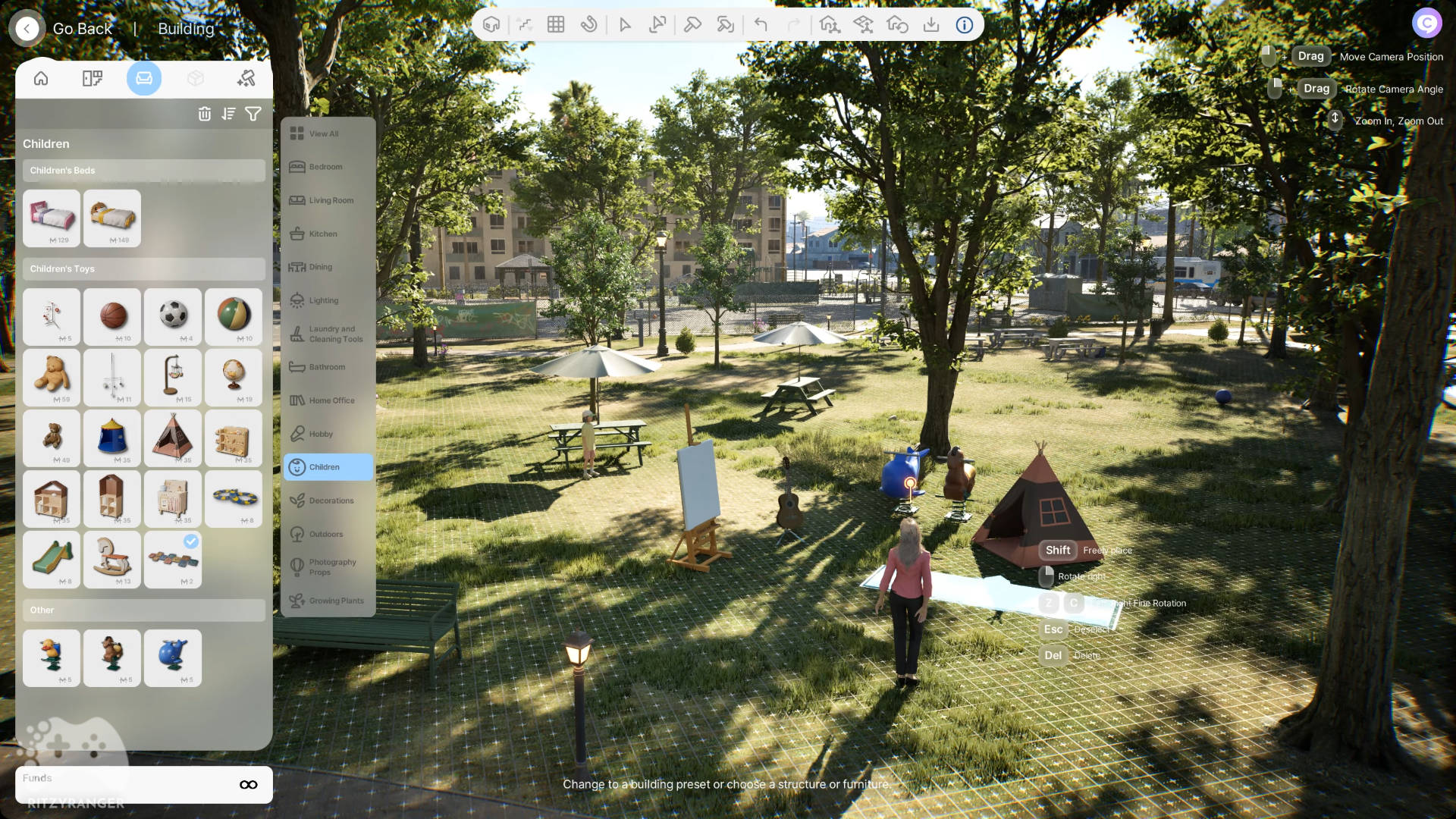Screen dimensions: 1456x819
Task: Choose the blue play tent
Action: pyautogui.click(x=112, y=436)
